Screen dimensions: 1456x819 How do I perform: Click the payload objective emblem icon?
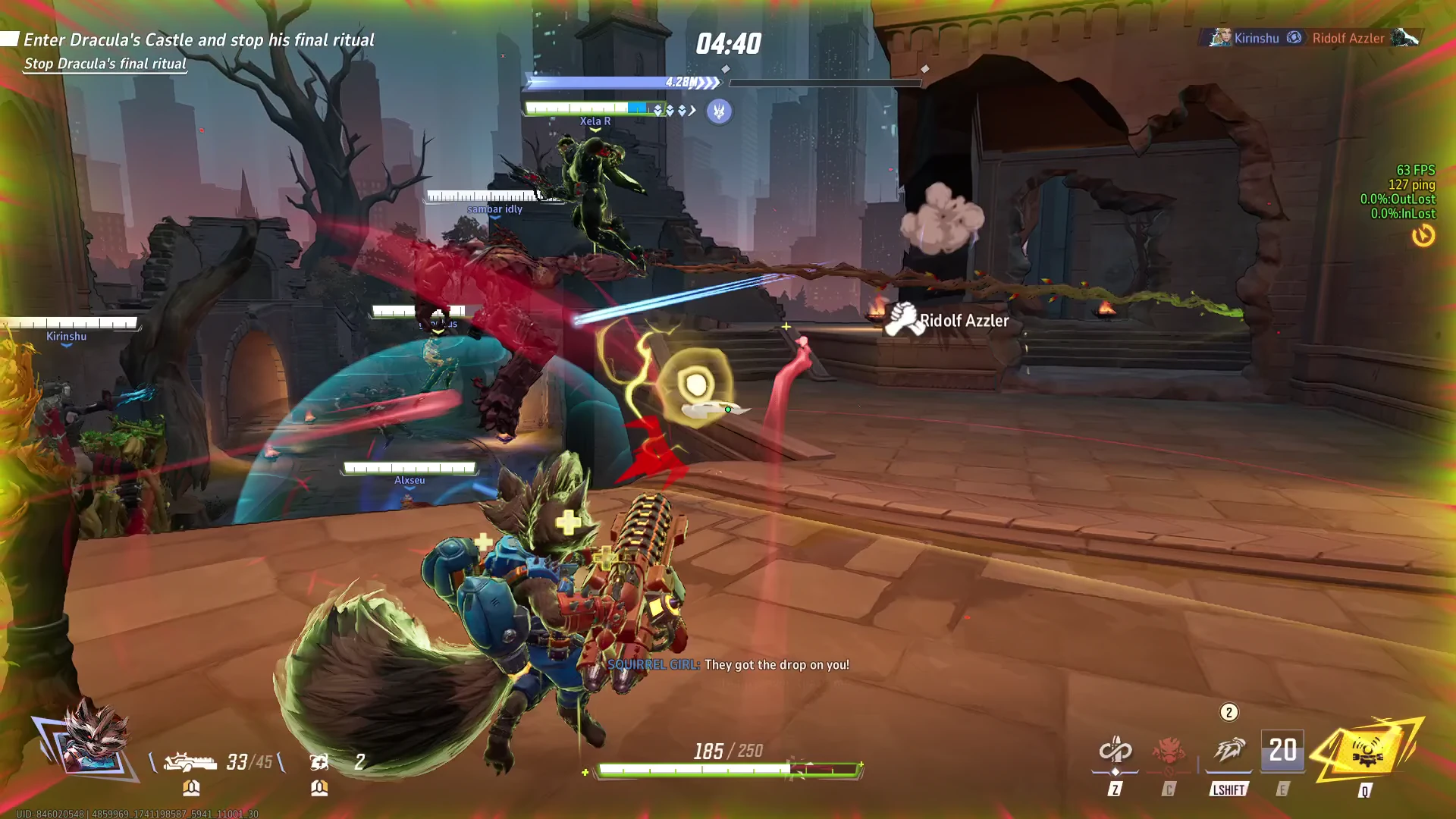click(719, 111)
